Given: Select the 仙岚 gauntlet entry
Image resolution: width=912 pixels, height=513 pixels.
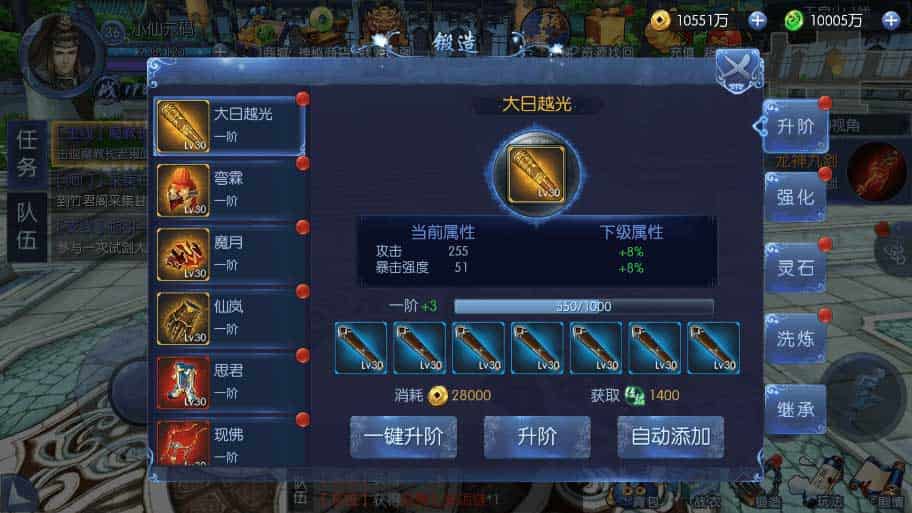Looking at the screenshot, I should 228,315.
